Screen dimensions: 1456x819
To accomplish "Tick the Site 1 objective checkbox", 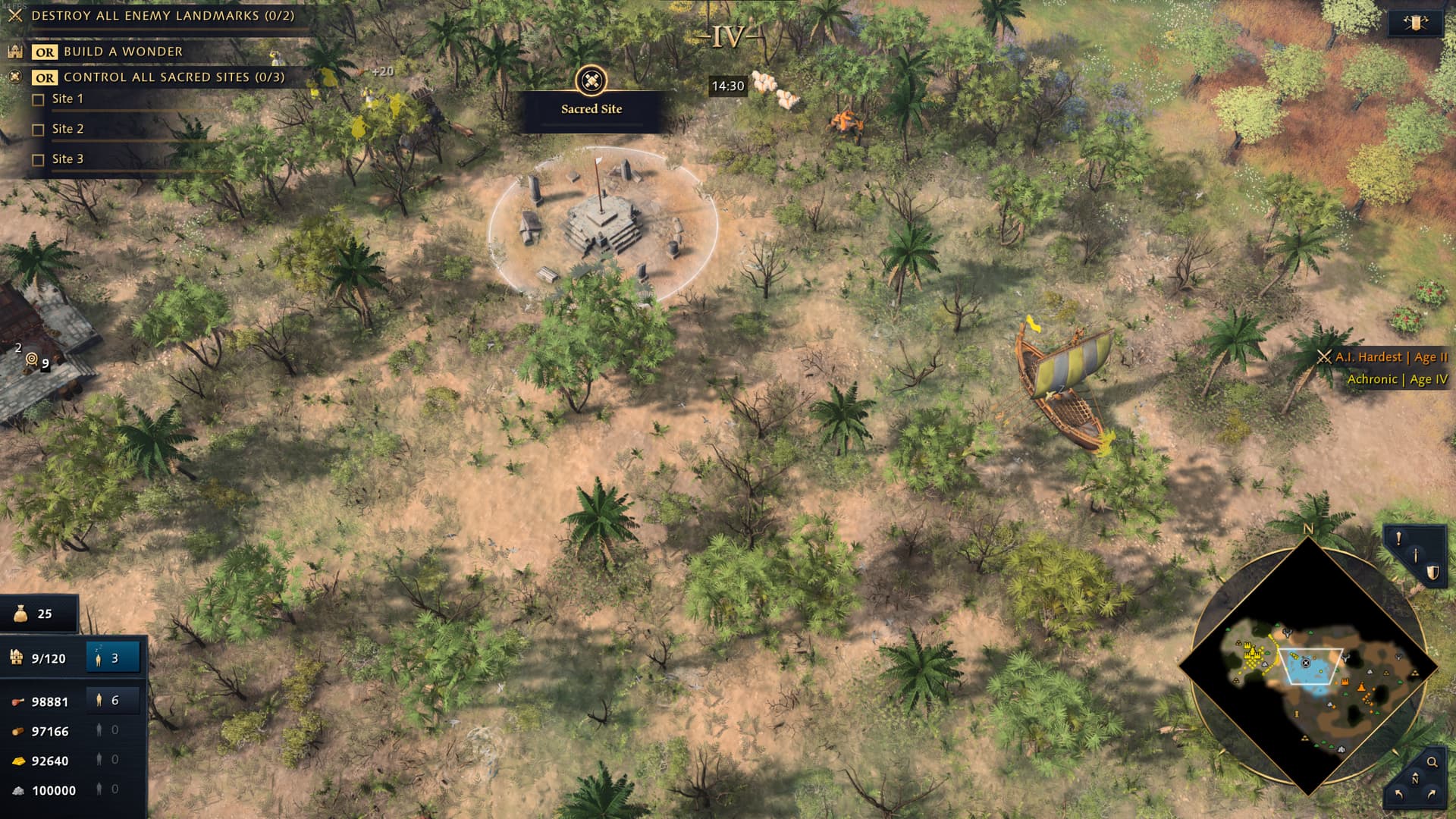I will click(x=39, y=99).
